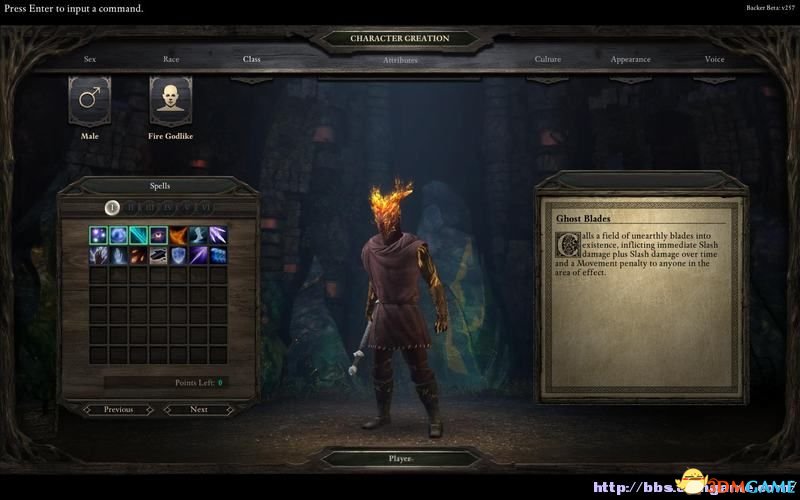Viewport: 800px width, 500px height.
Task: Switch to the Class step
Action: [x=252, y=59]
